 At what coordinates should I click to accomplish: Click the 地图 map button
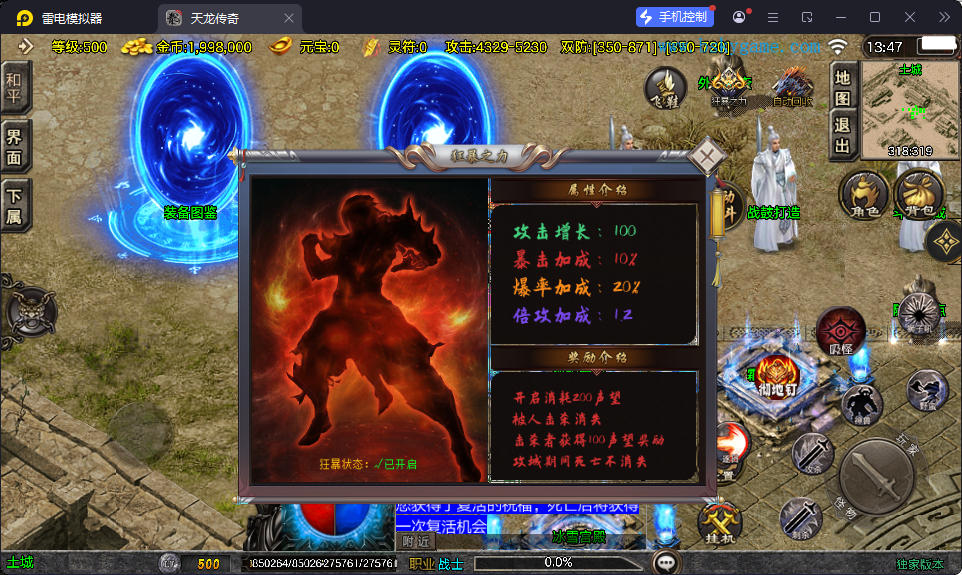843,87
